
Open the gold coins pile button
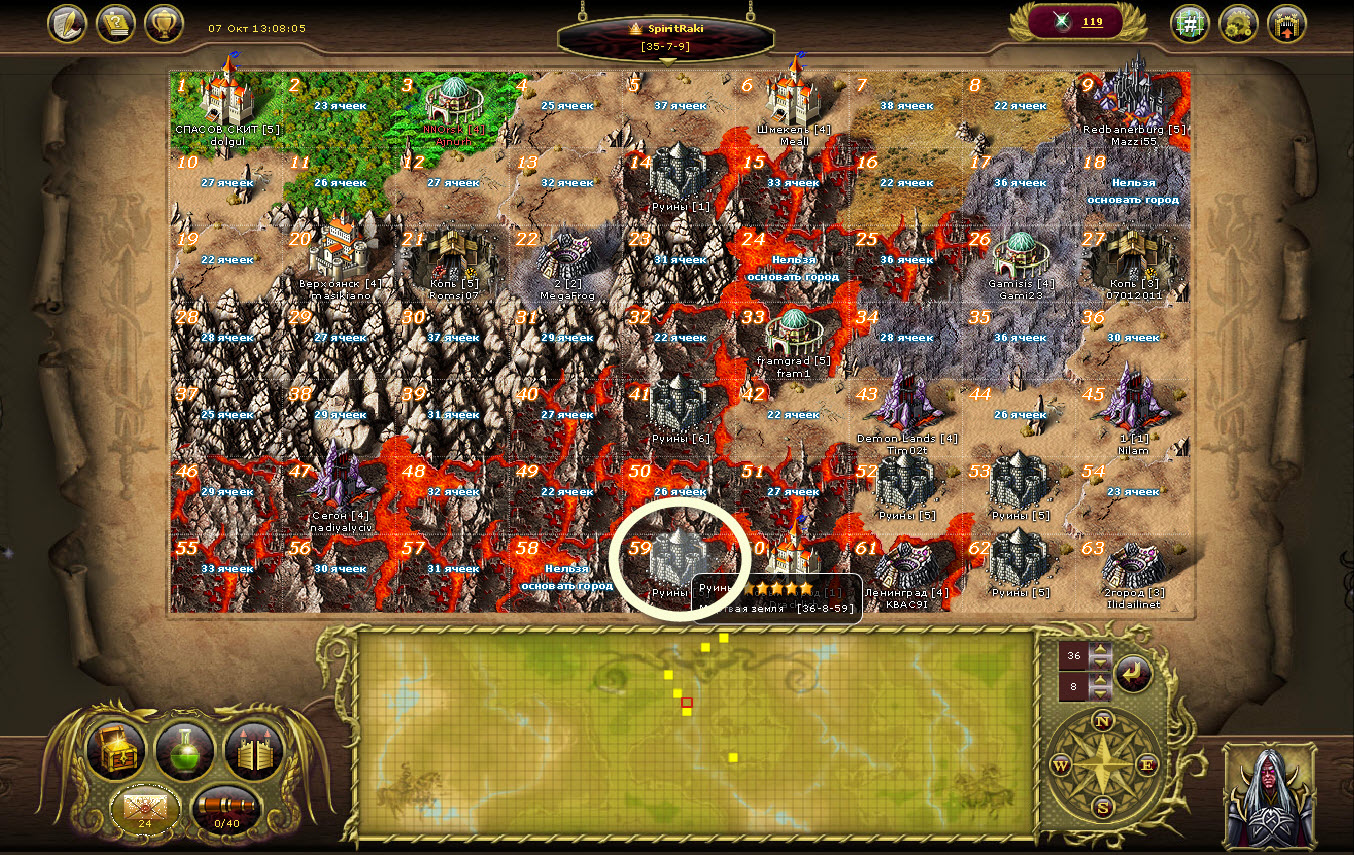(x=1239, y=23)
